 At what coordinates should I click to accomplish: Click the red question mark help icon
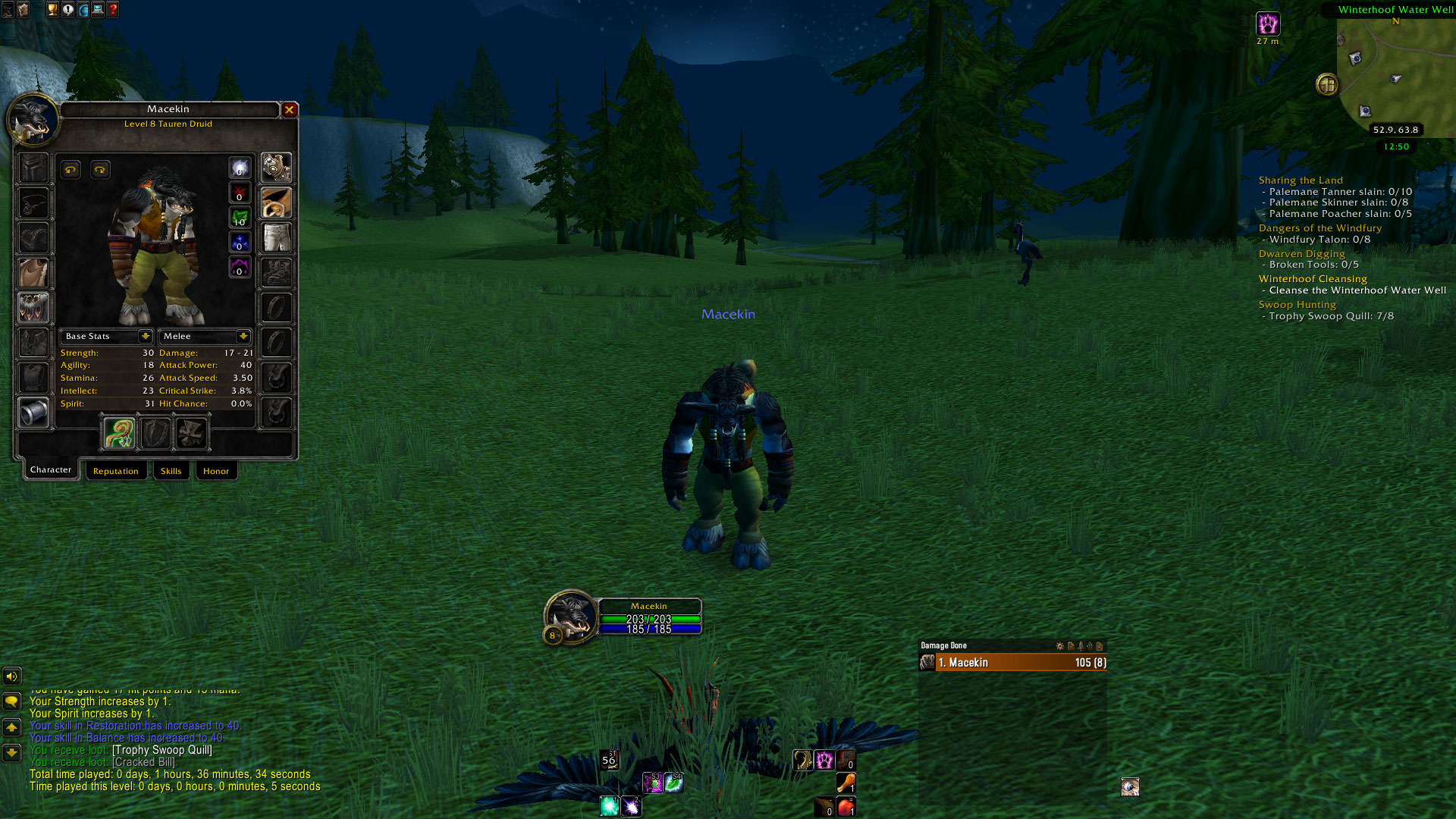(113, 10)
